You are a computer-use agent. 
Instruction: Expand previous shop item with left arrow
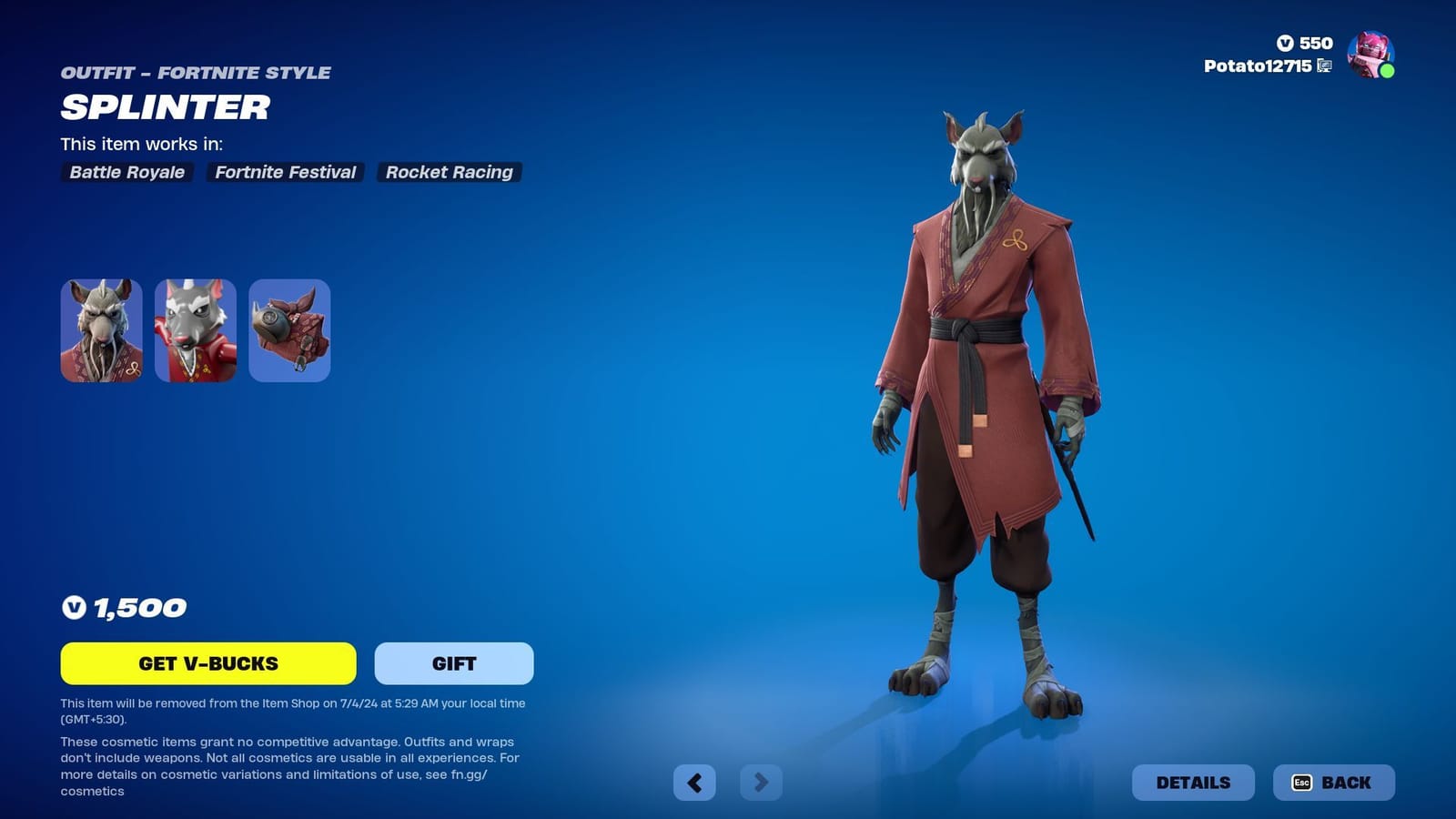[695, 782]
